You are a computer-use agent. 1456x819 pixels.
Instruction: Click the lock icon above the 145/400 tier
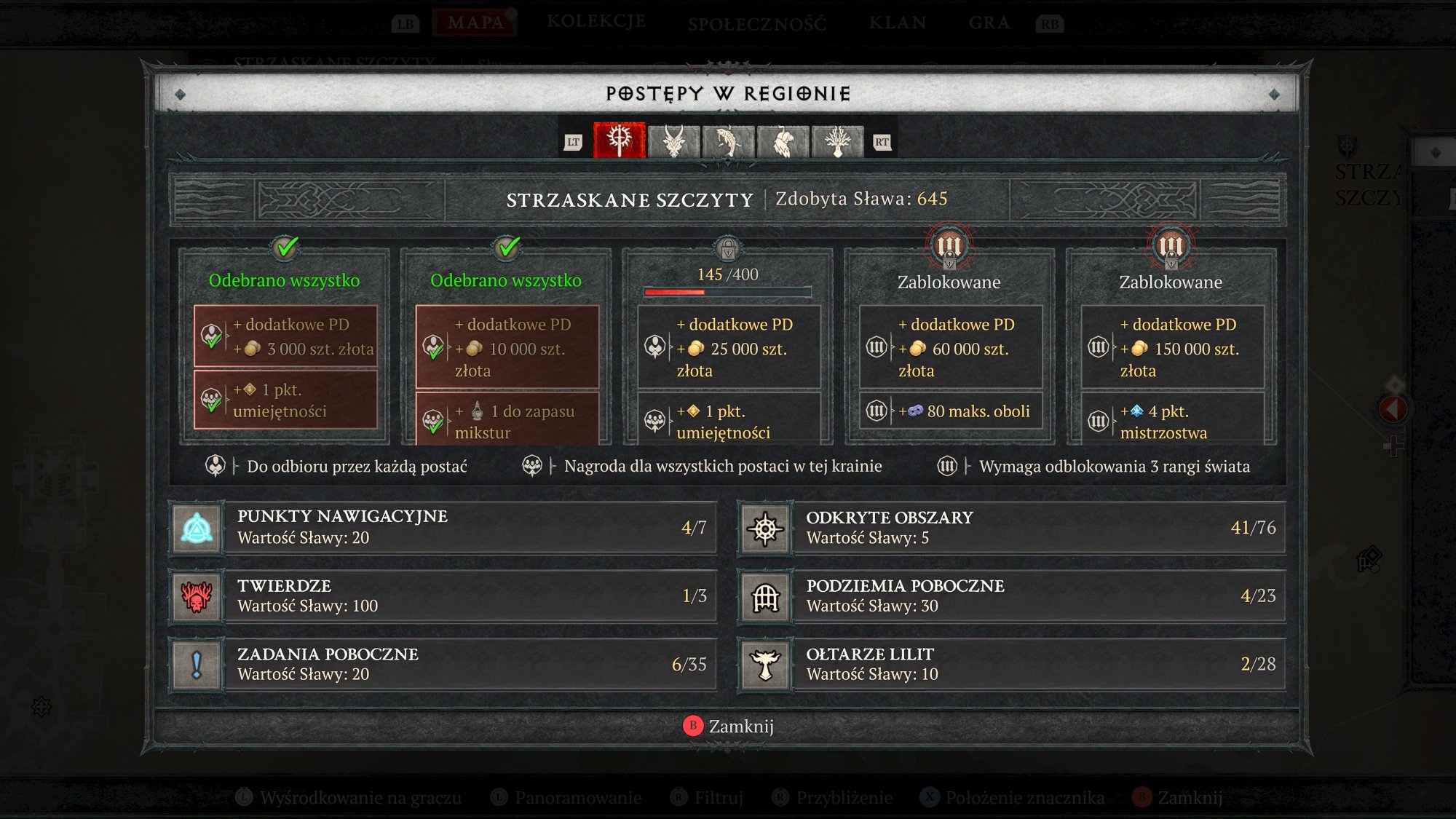pyautogui.click(x=727, y=249)
